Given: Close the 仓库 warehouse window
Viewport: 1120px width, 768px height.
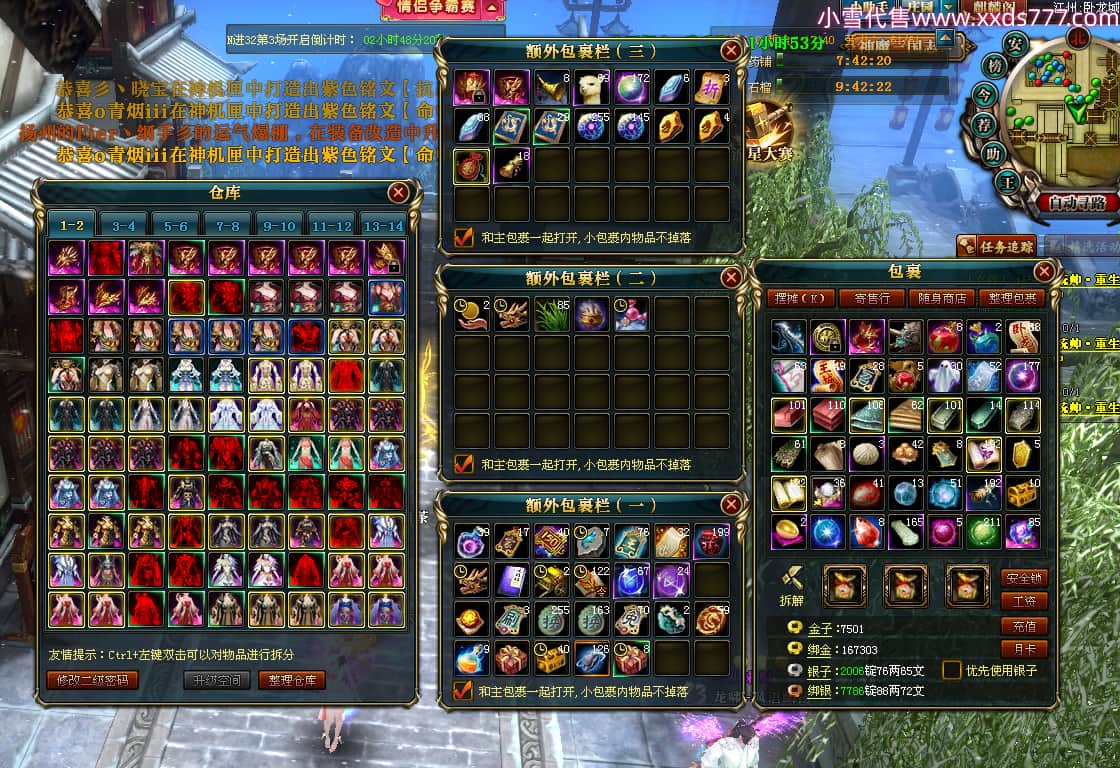Looking at the screenshot, I should (398, 193).
